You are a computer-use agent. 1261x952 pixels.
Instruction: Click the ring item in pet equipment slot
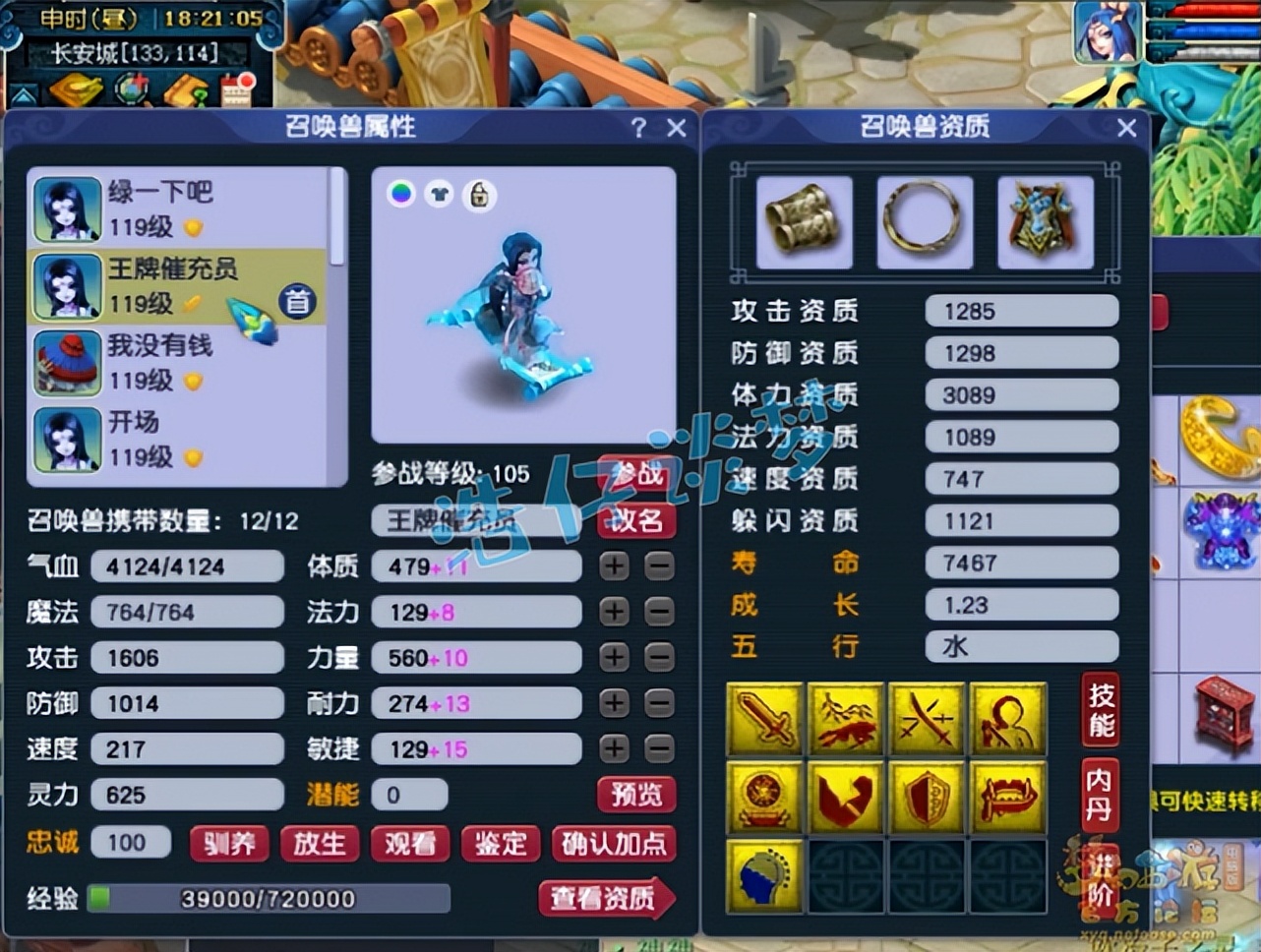924,220
